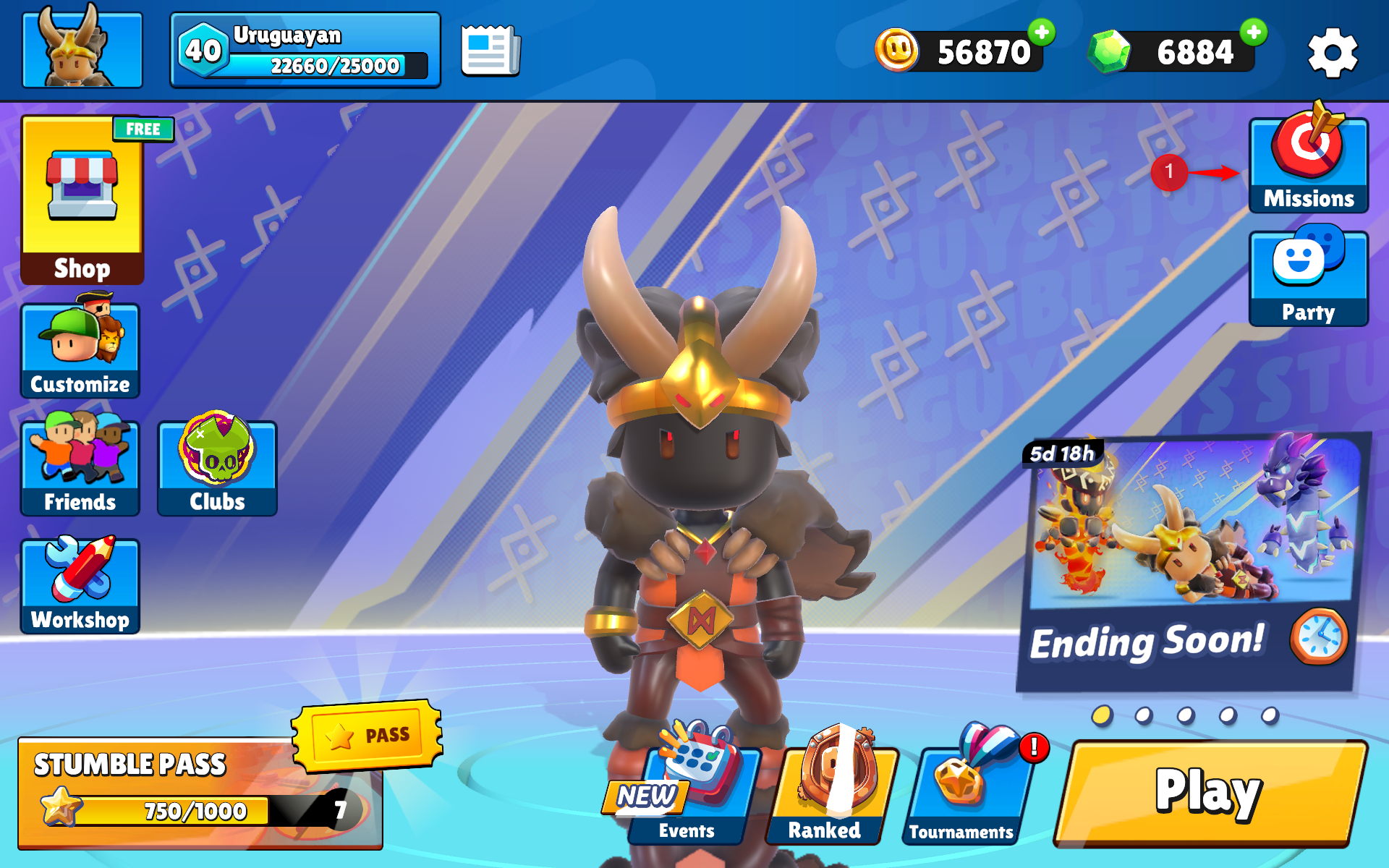Open the Customize menu
The height and width of the screenshot is (868, 1389).
(80, 352)
